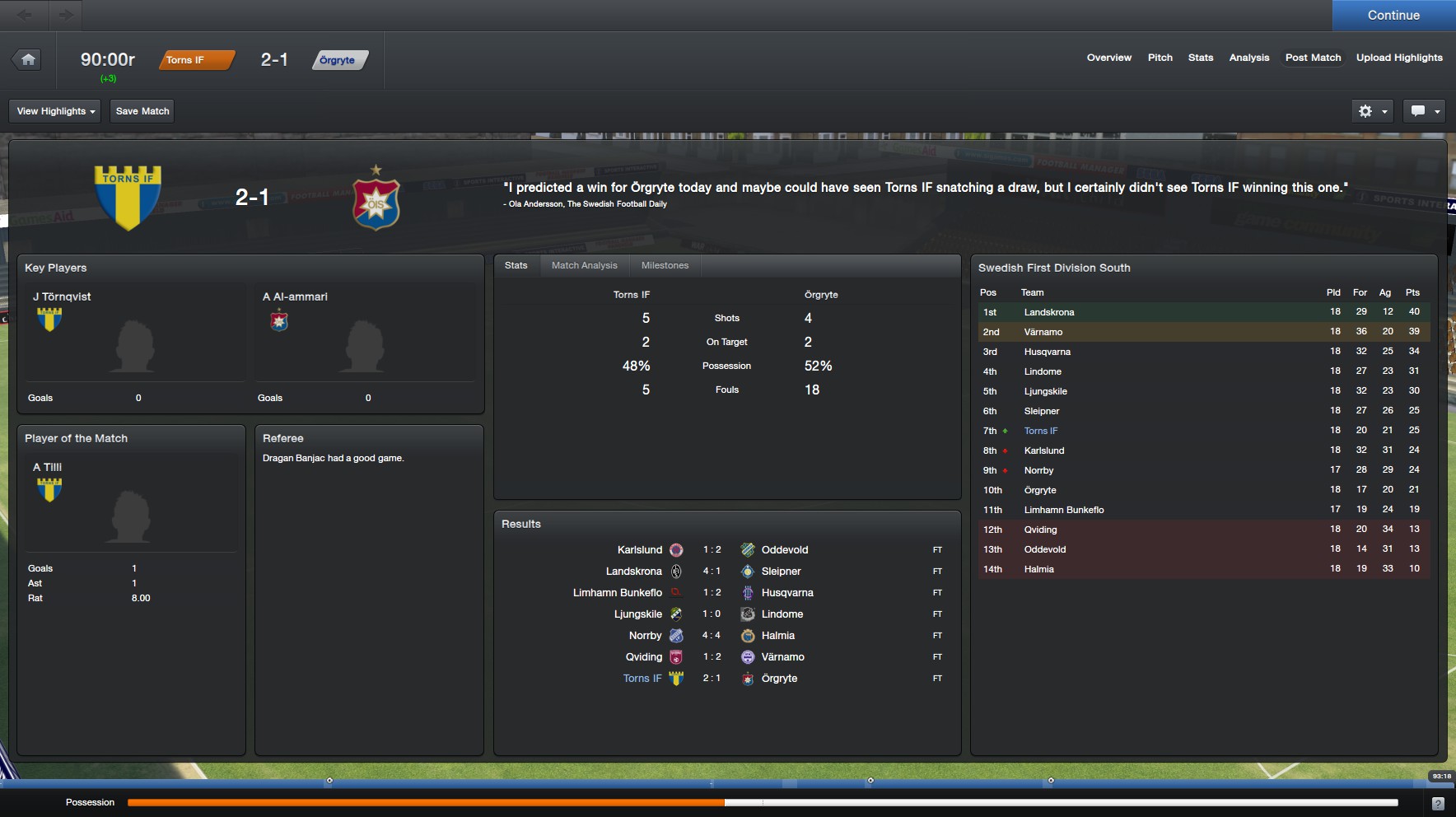
Task: Open the gear settings dropdown
Action: [x=1372, y=111]
